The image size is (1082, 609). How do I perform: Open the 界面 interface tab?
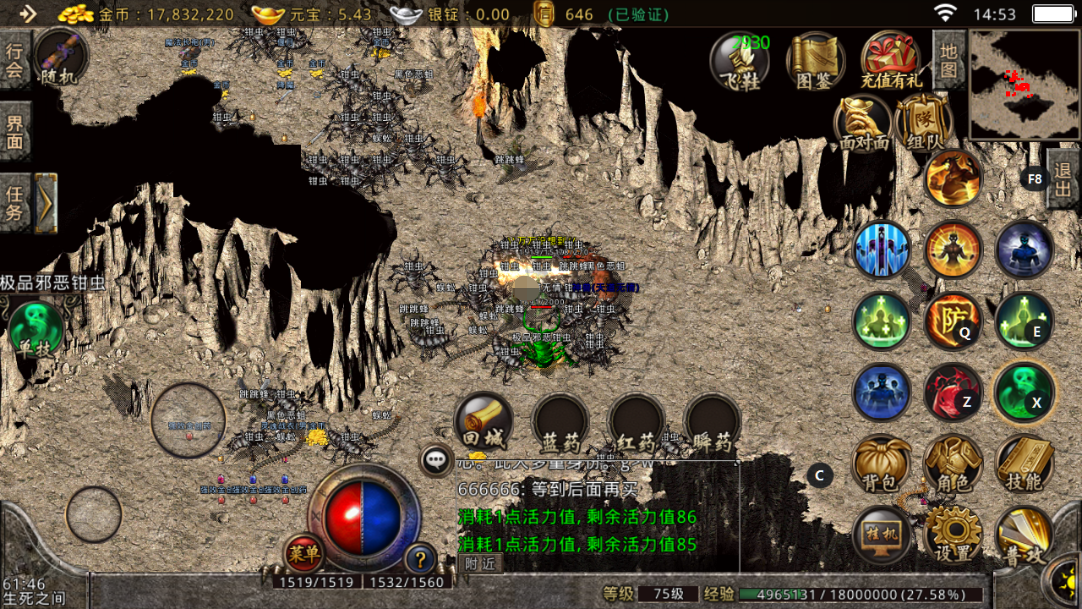15,131
